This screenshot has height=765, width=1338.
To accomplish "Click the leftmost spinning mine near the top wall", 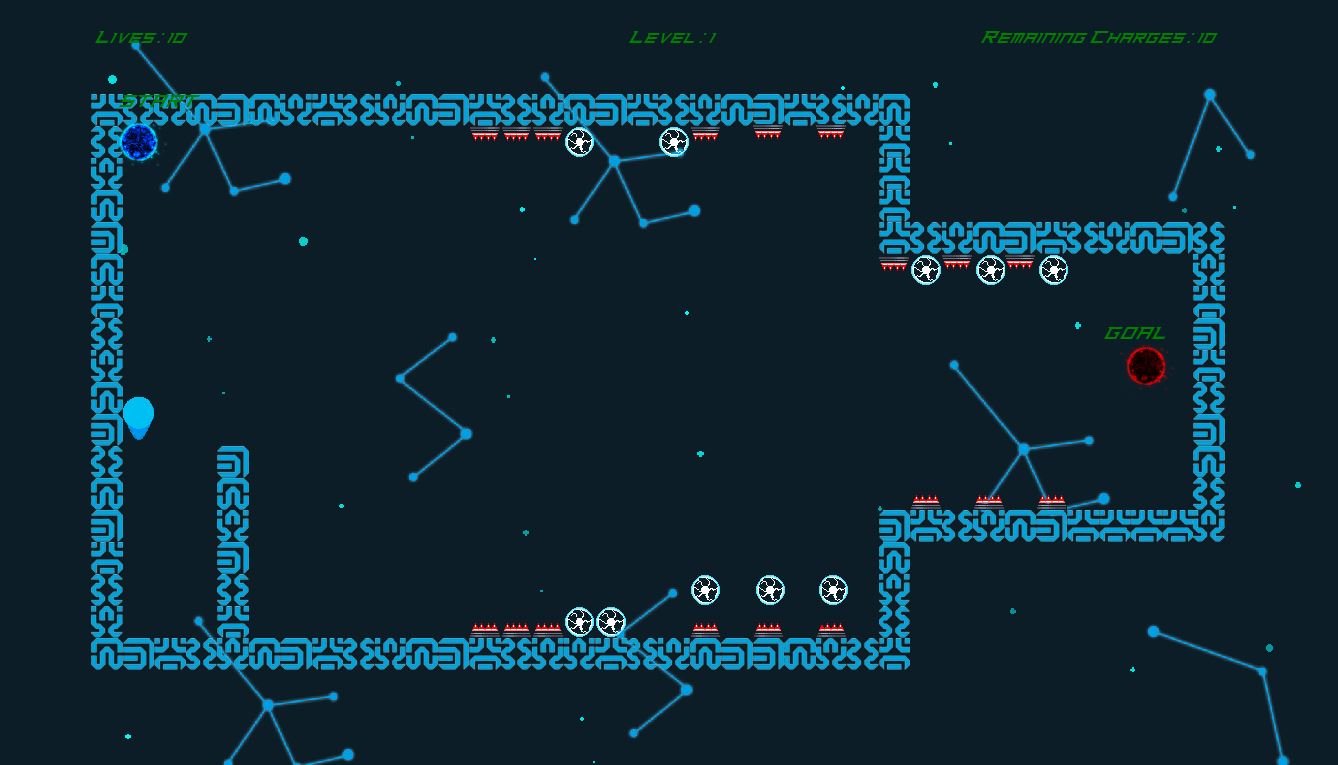I will (x=578, y=142).
